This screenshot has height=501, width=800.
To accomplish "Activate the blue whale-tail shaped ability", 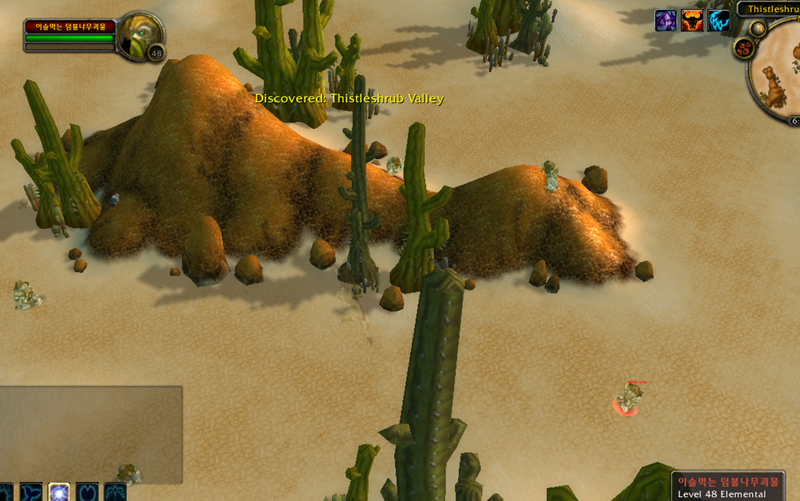I will [31, 492].
